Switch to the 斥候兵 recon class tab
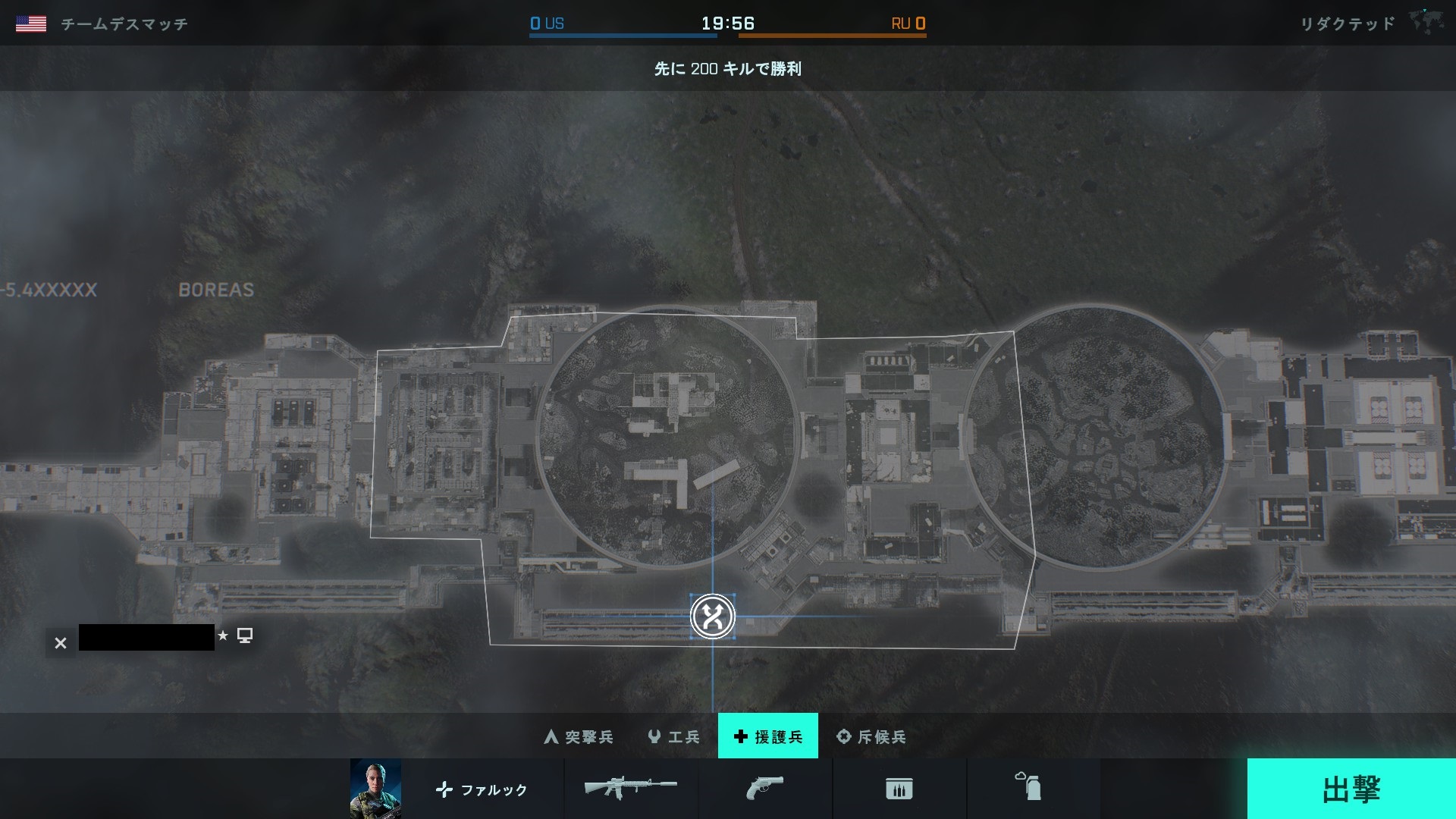Viewport: 1456px width, 819px height. 871,736
